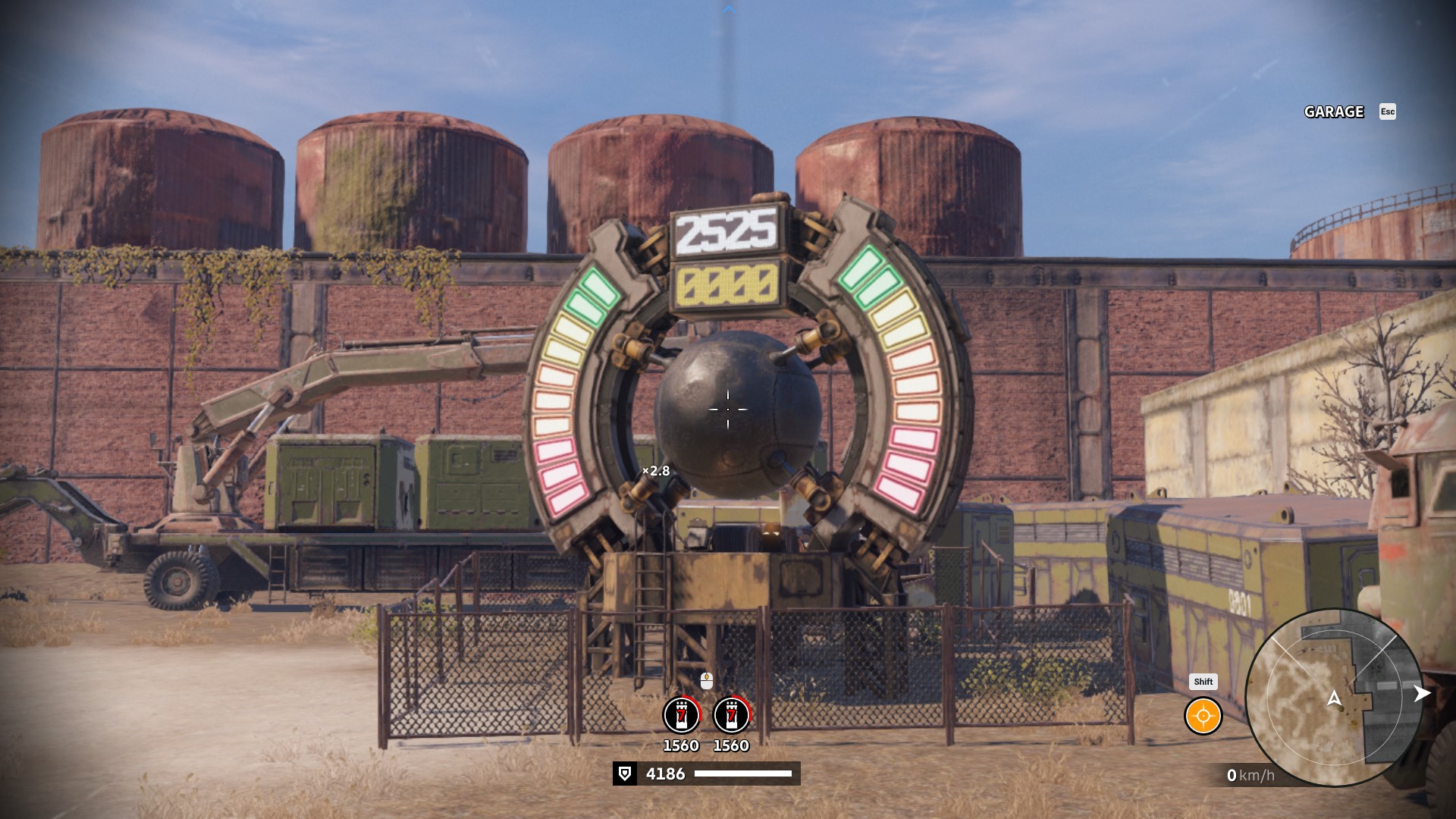
Task: Activate the orange crosshair ability icon
Action: [1203, 716]
